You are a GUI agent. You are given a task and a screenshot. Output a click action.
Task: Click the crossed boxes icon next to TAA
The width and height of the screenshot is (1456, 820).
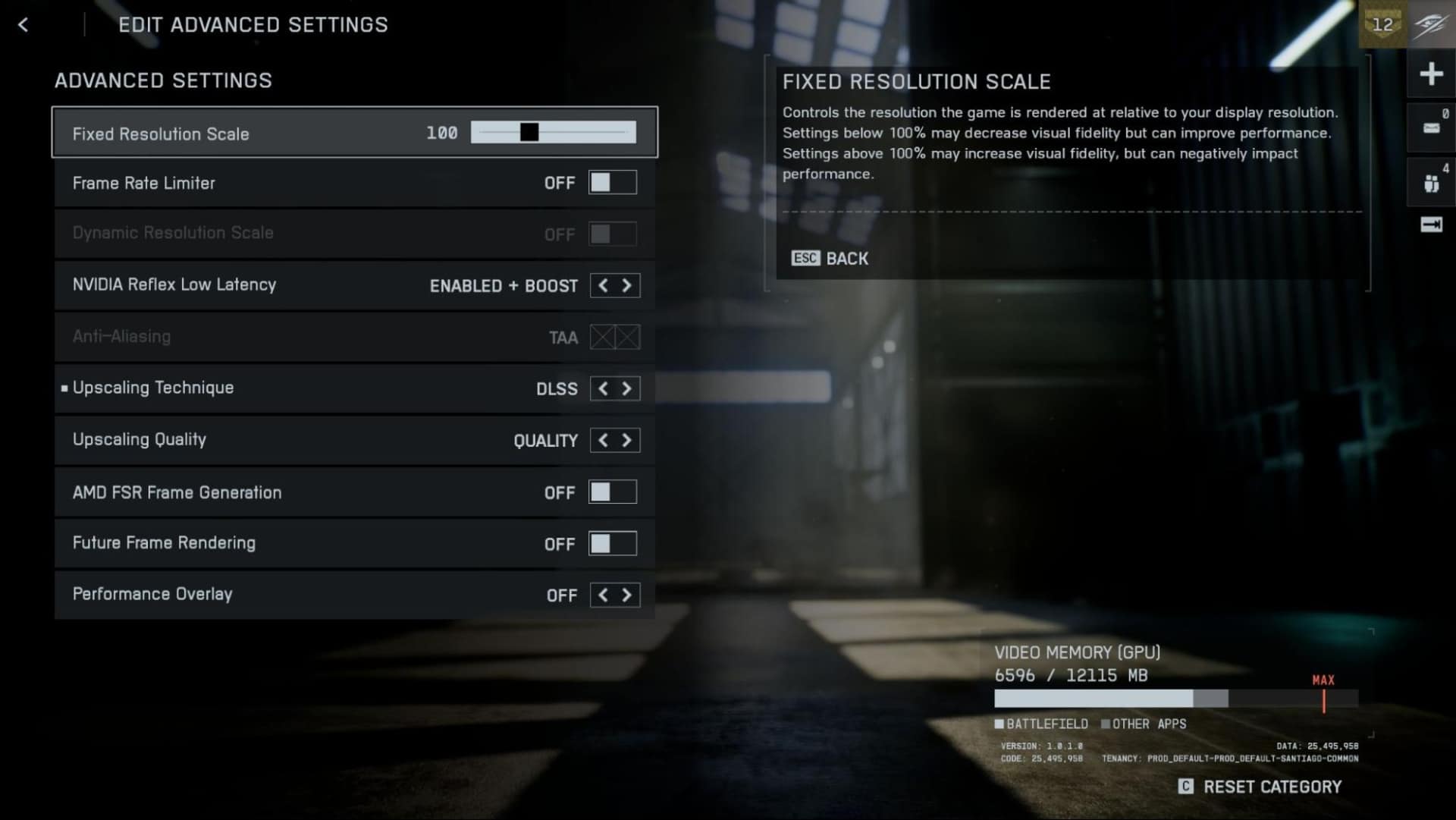(617, 337)
